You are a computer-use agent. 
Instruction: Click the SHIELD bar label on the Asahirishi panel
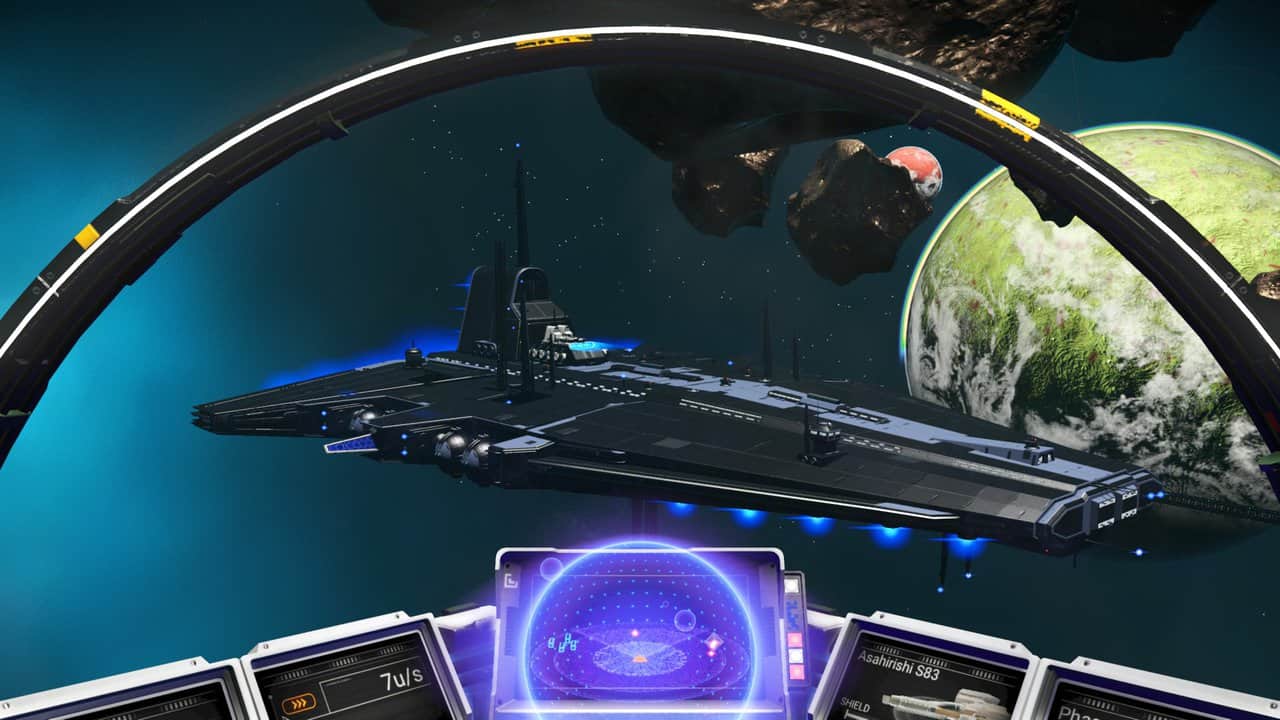[x=855, y=703]
